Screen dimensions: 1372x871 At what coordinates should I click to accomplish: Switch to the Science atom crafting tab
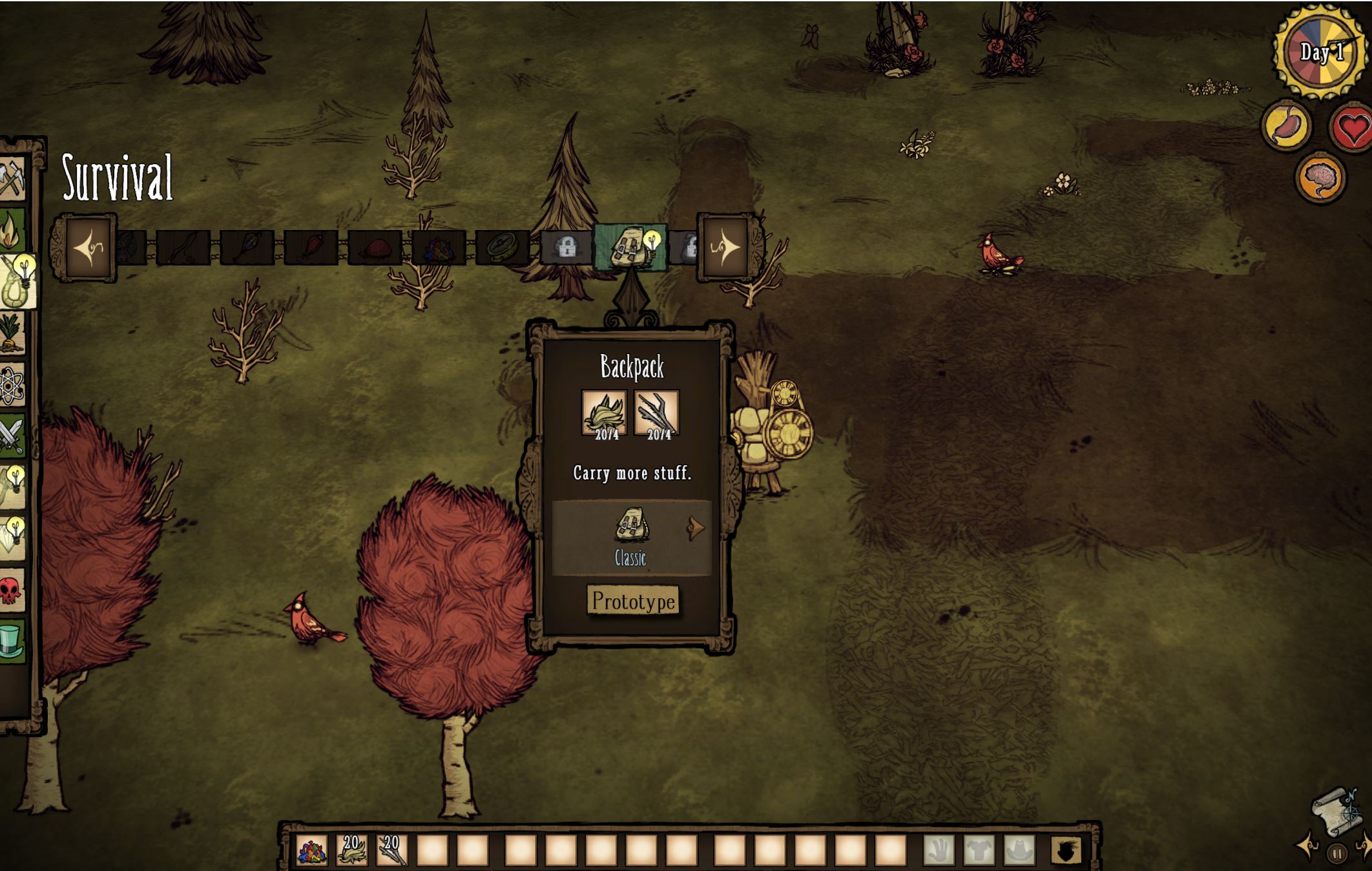(12, 385)
